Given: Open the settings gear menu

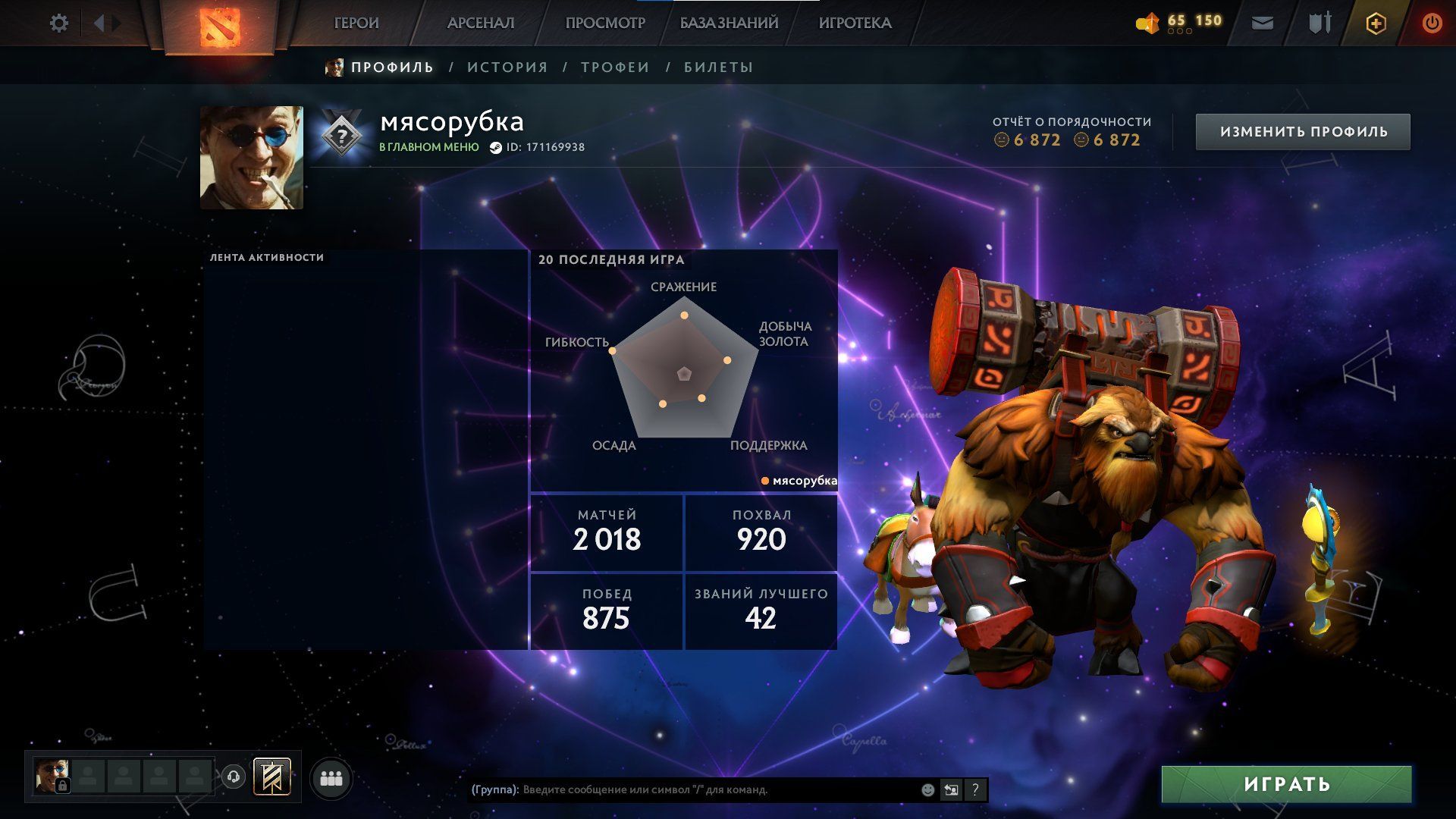Looking at the screenshot, I should [x=58, y=24].
